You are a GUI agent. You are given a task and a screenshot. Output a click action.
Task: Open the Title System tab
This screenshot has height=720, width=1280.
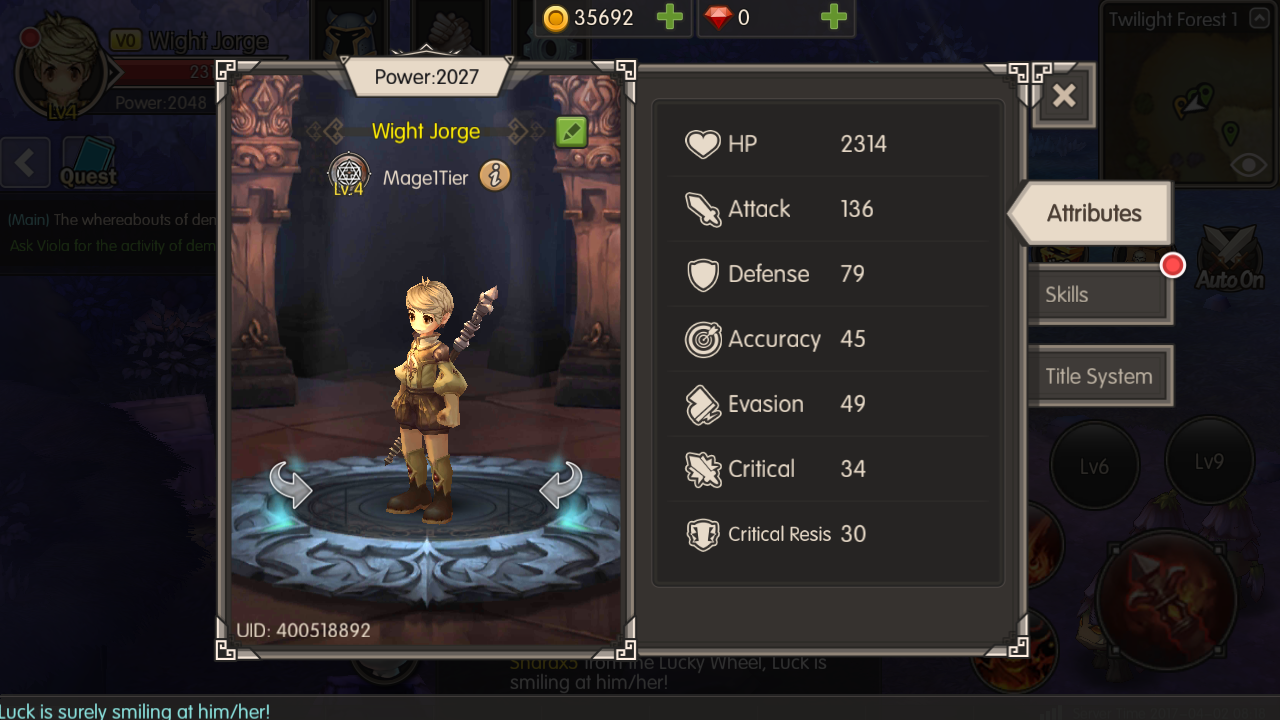1098,377
